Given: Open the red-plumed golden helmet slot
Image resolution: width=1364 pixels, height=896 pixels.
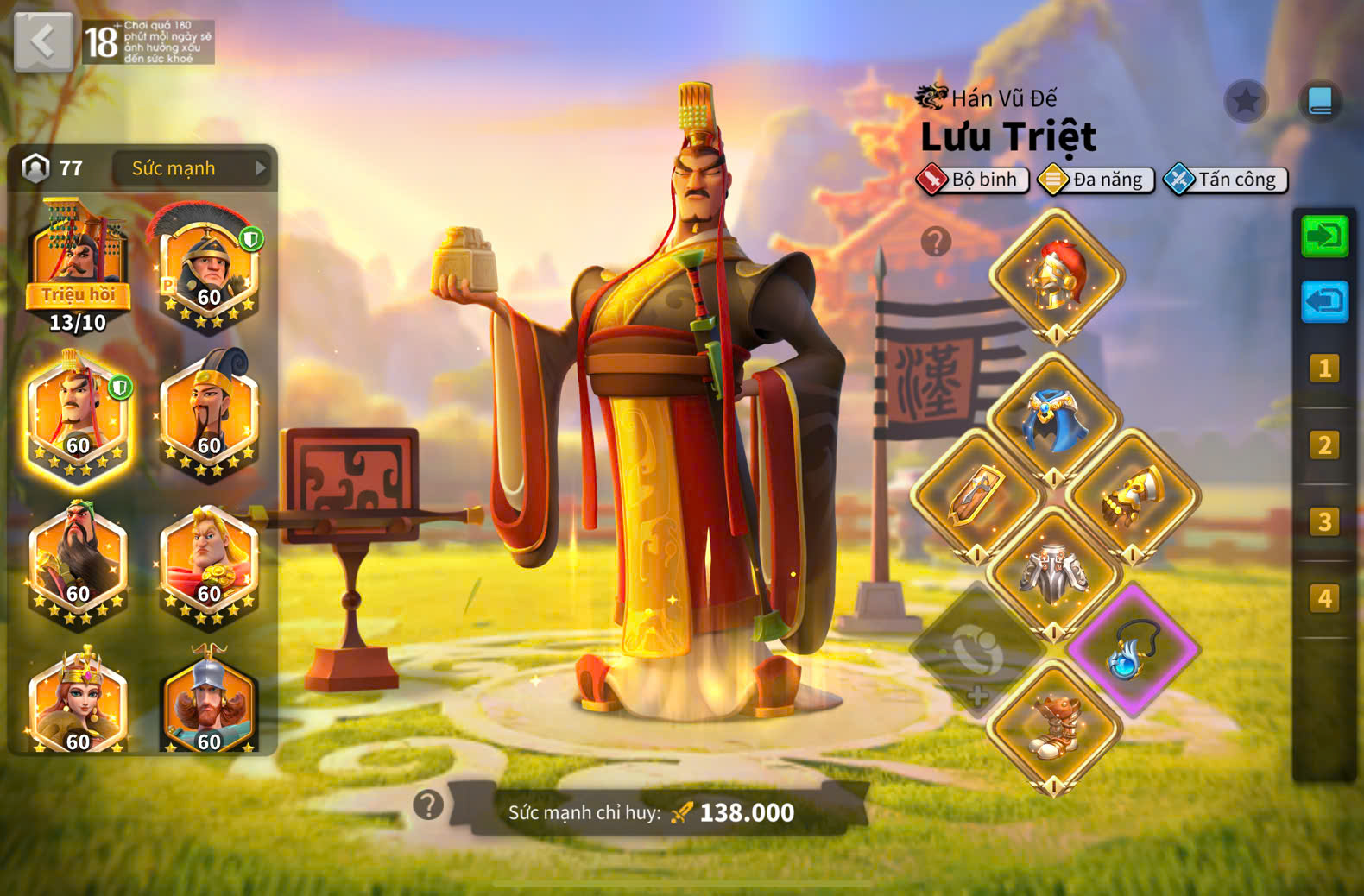Looking at the screenshot, I should coord(1057,276).
